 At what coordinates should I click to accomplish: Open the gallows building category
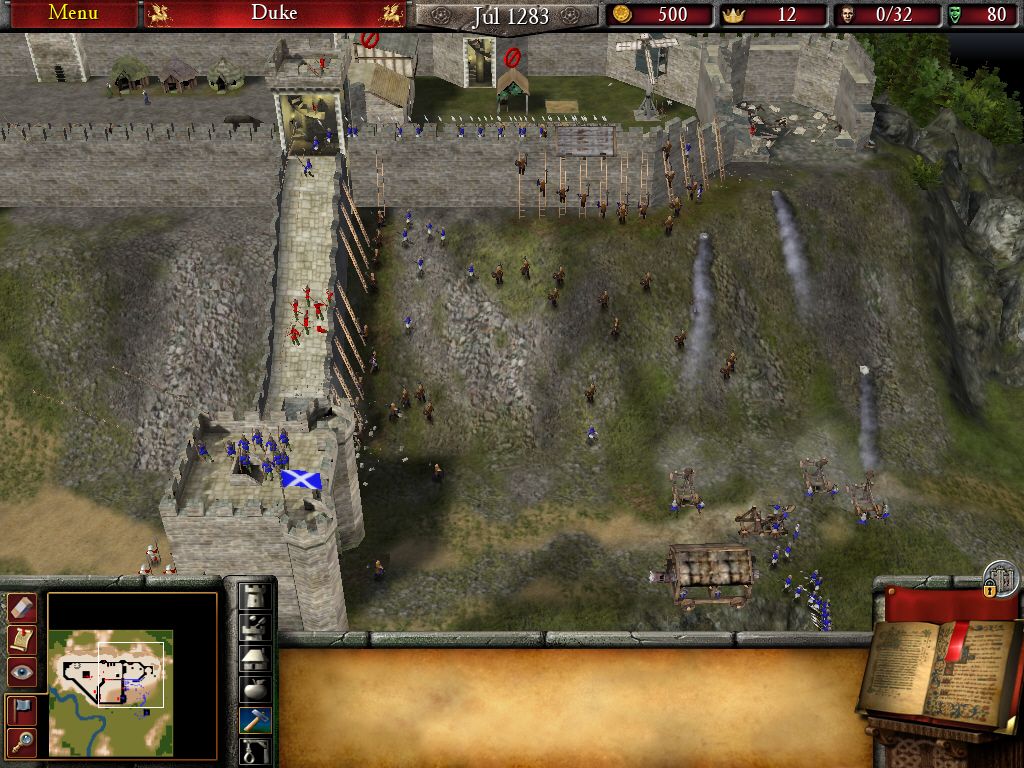[x=256, y=750]
